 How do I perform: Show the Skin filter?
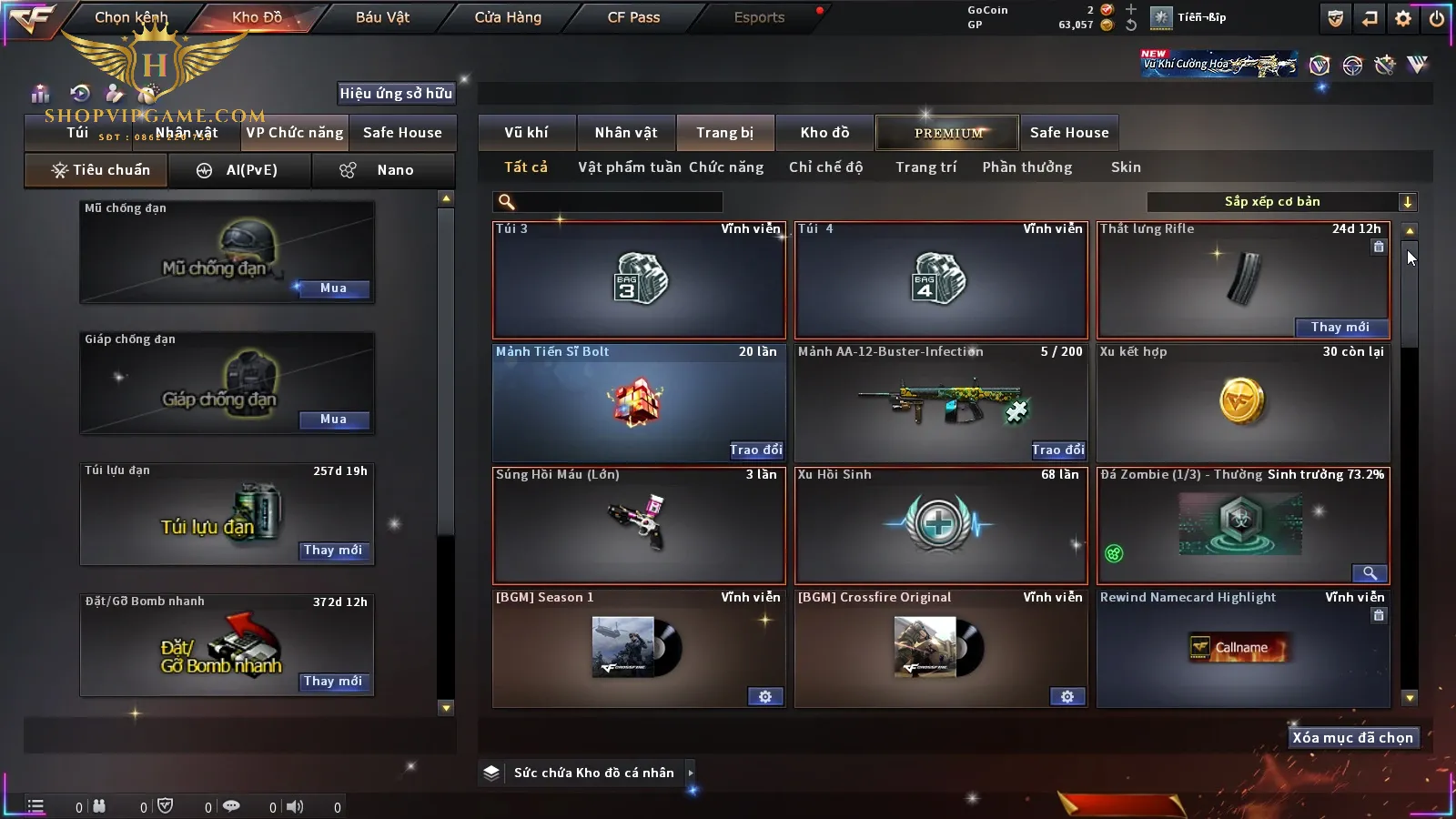pyautogui.click(x=1125, y=167)
